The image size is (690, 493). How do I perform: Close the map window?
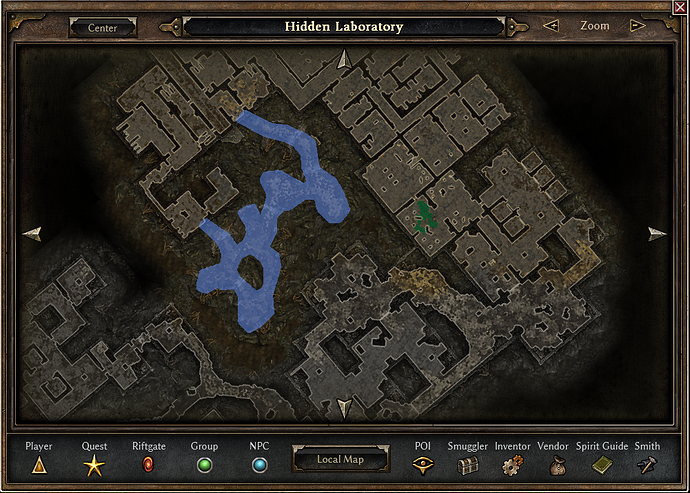pos(681,7)
